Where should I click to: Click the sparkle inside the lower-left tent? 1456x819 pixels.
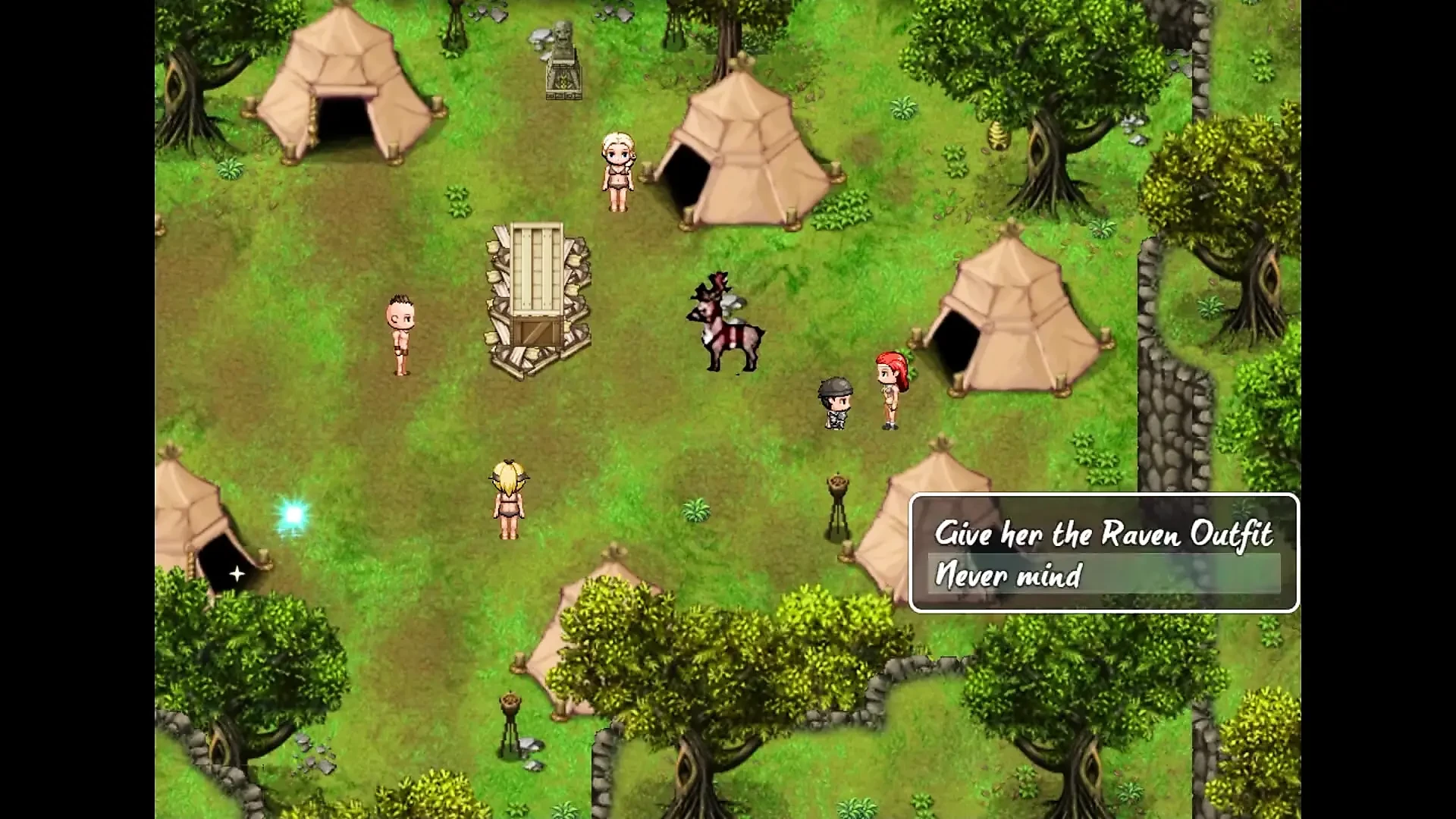pyautogui.click(x=237, y=575)
